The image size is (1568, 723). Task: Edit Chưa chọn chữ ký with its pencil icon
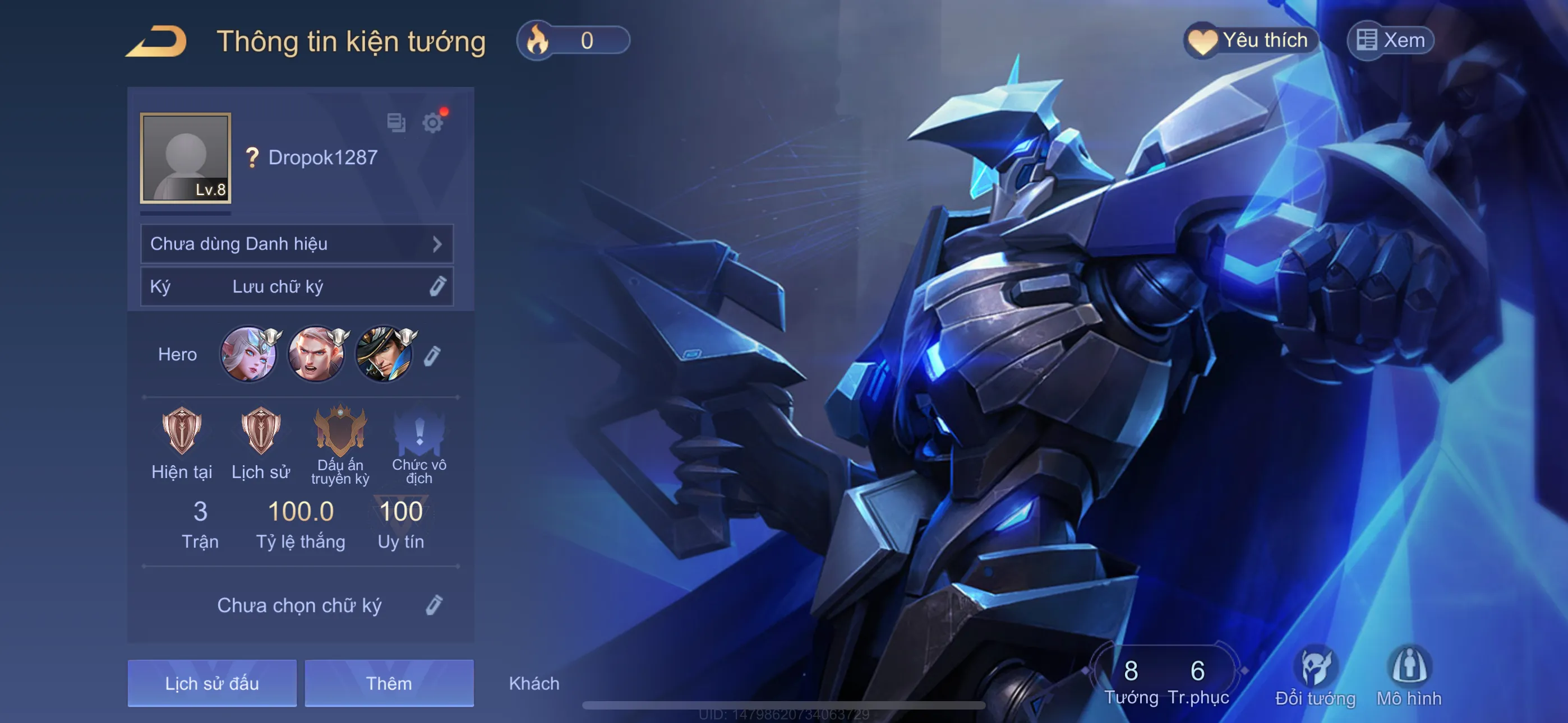433,604
